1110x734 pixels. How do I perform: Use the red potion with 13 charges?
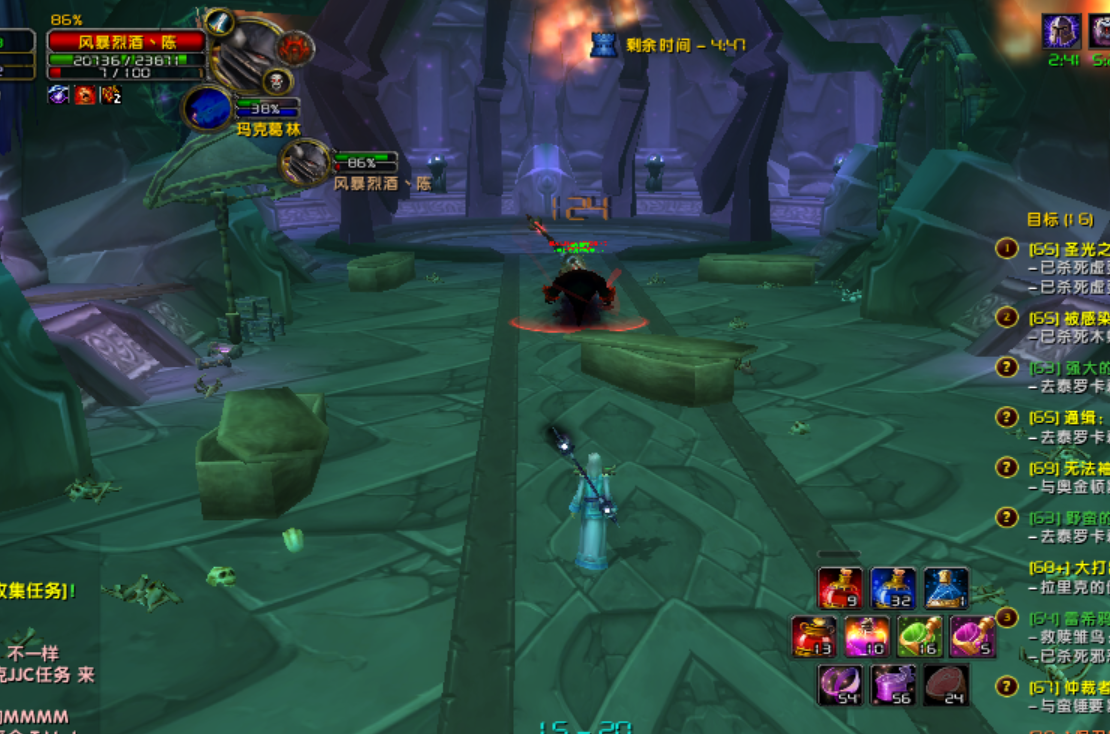coord(814,637)
